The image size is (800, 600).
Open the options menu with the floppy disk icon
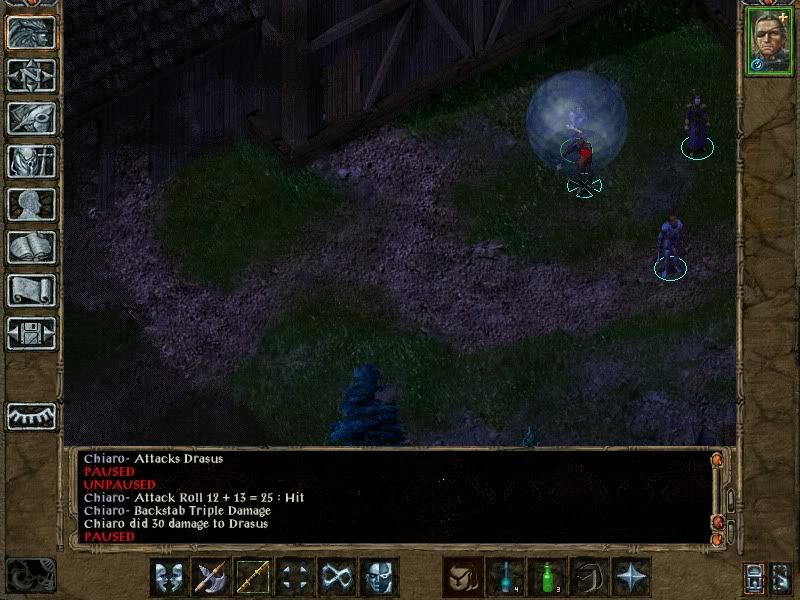click(x=31, y=333)
